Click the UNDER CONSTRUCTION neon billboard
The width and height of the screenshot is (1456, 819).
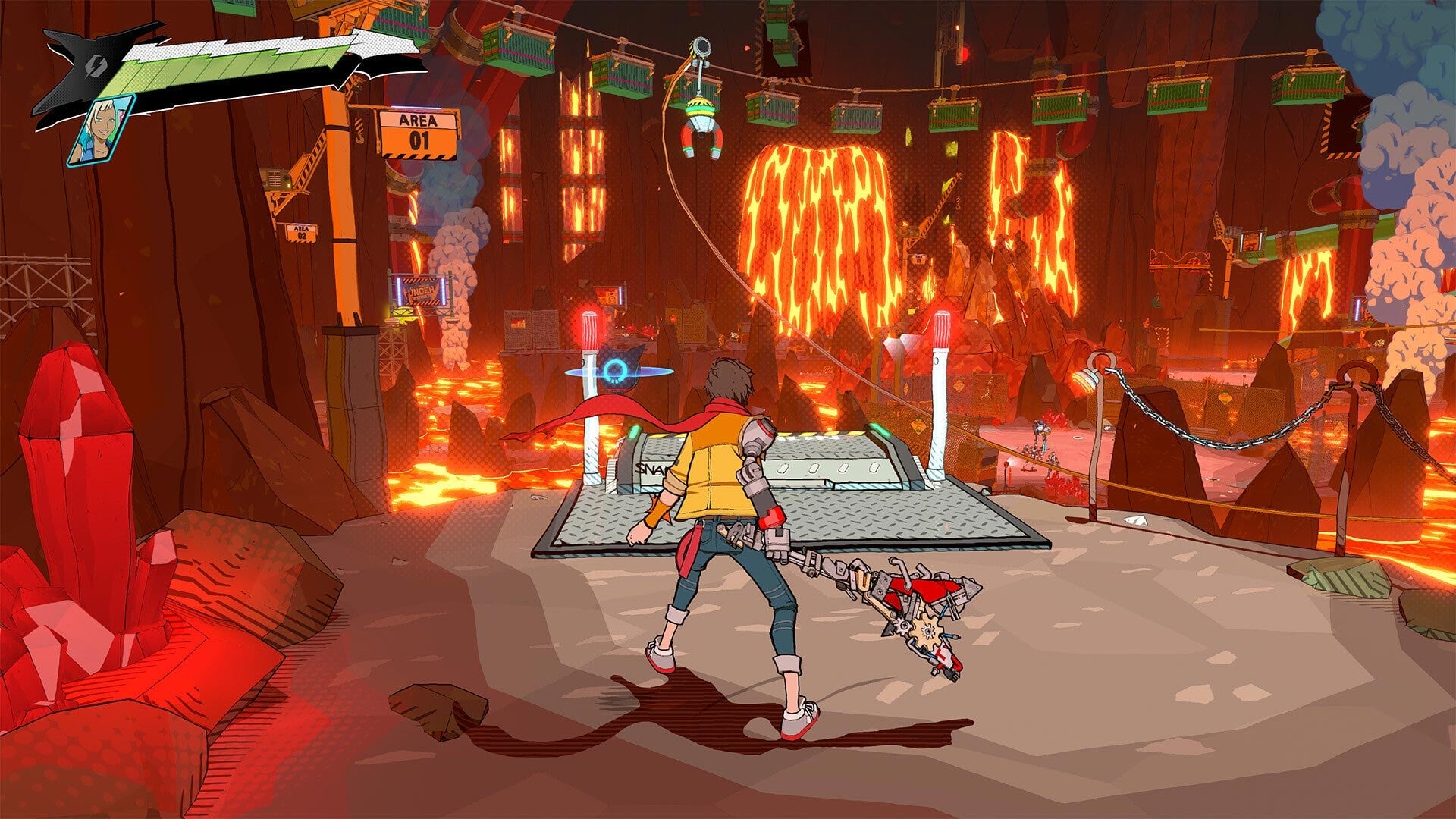click(x=419, y=291)
